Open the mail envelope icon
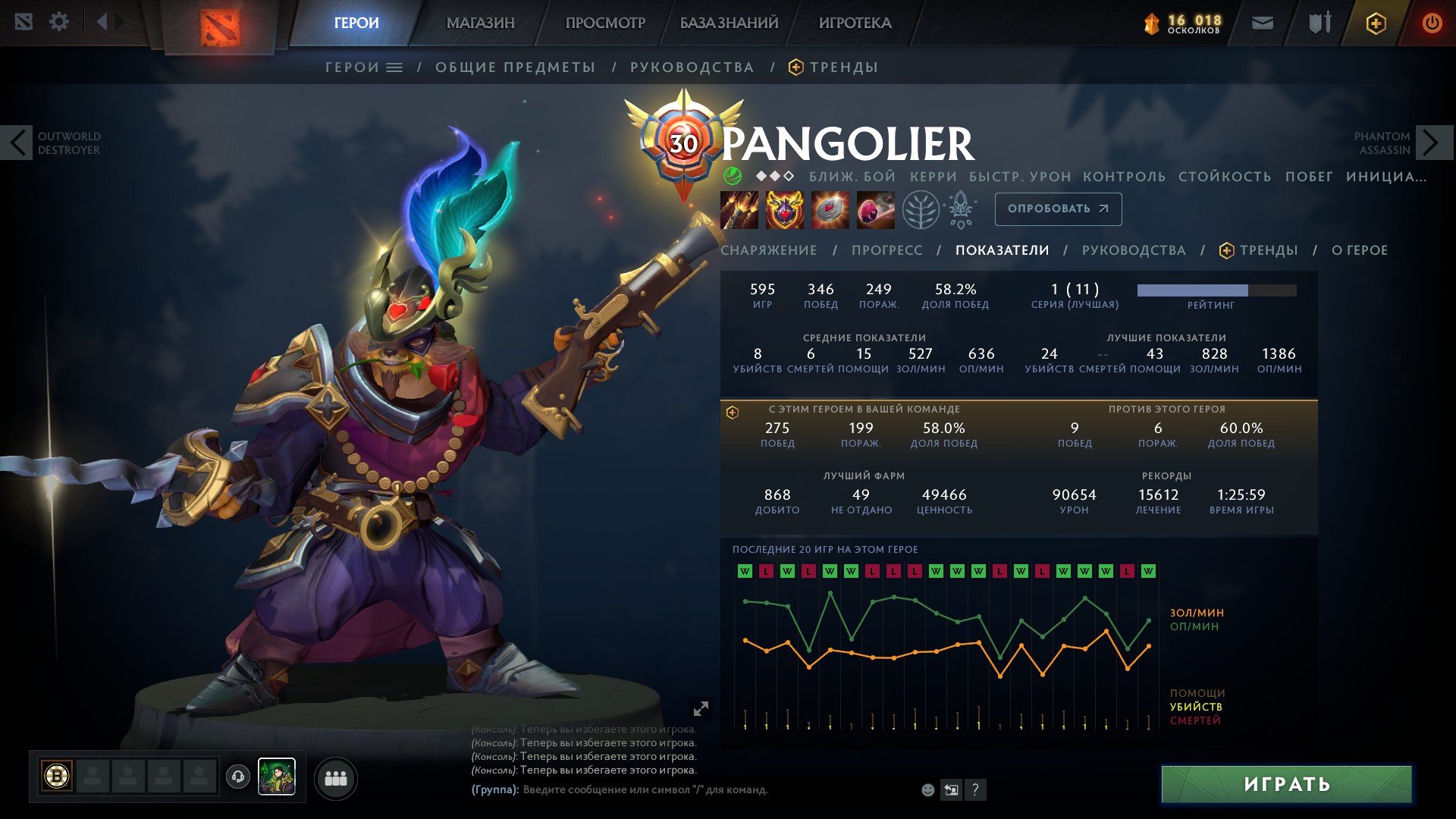The width and height of the screenshot is (1456, 819). click(x=1263, y=24)
